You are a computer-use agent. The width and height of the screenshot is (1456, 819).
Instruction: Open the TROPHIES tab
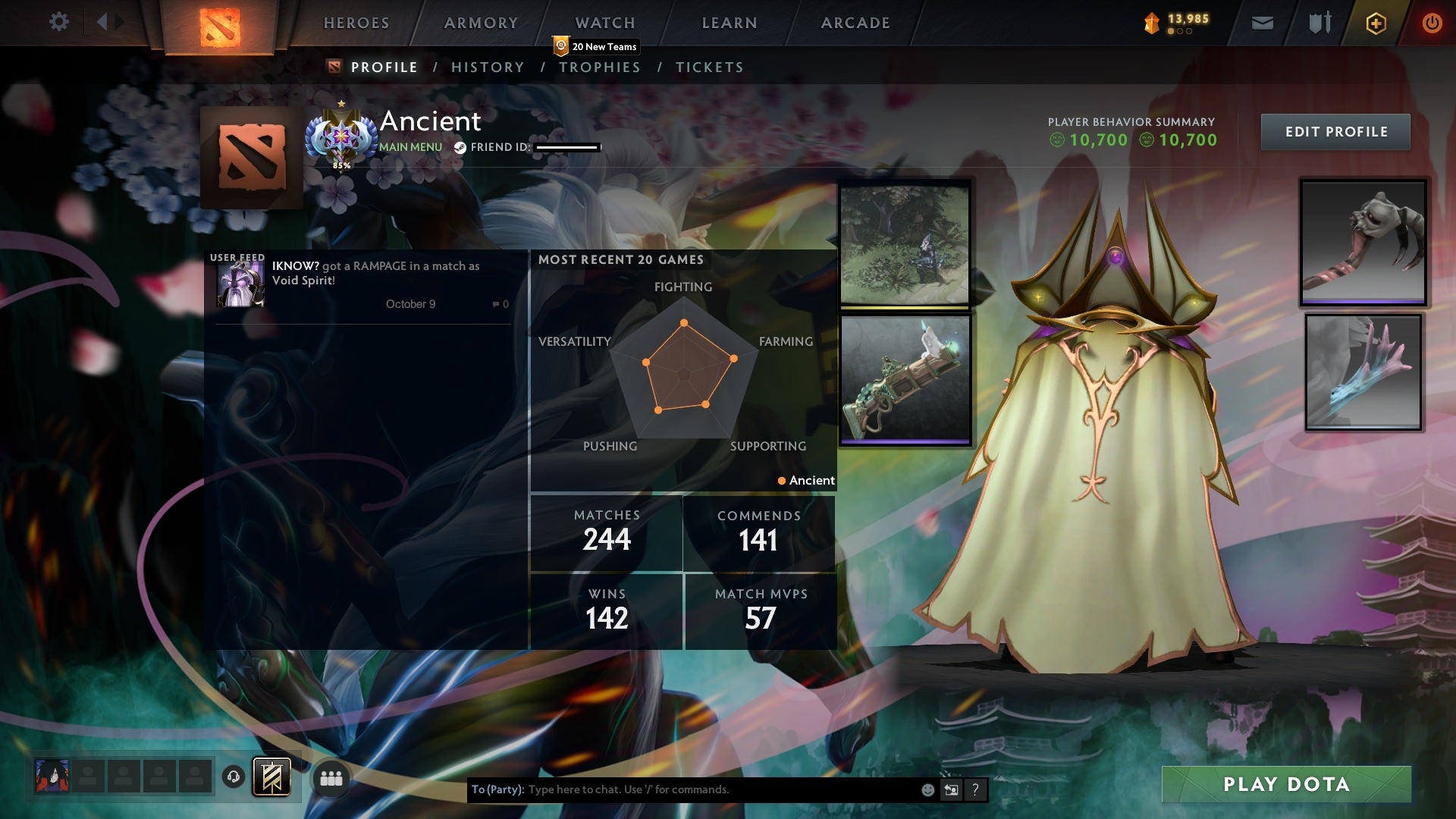(600, 67)
